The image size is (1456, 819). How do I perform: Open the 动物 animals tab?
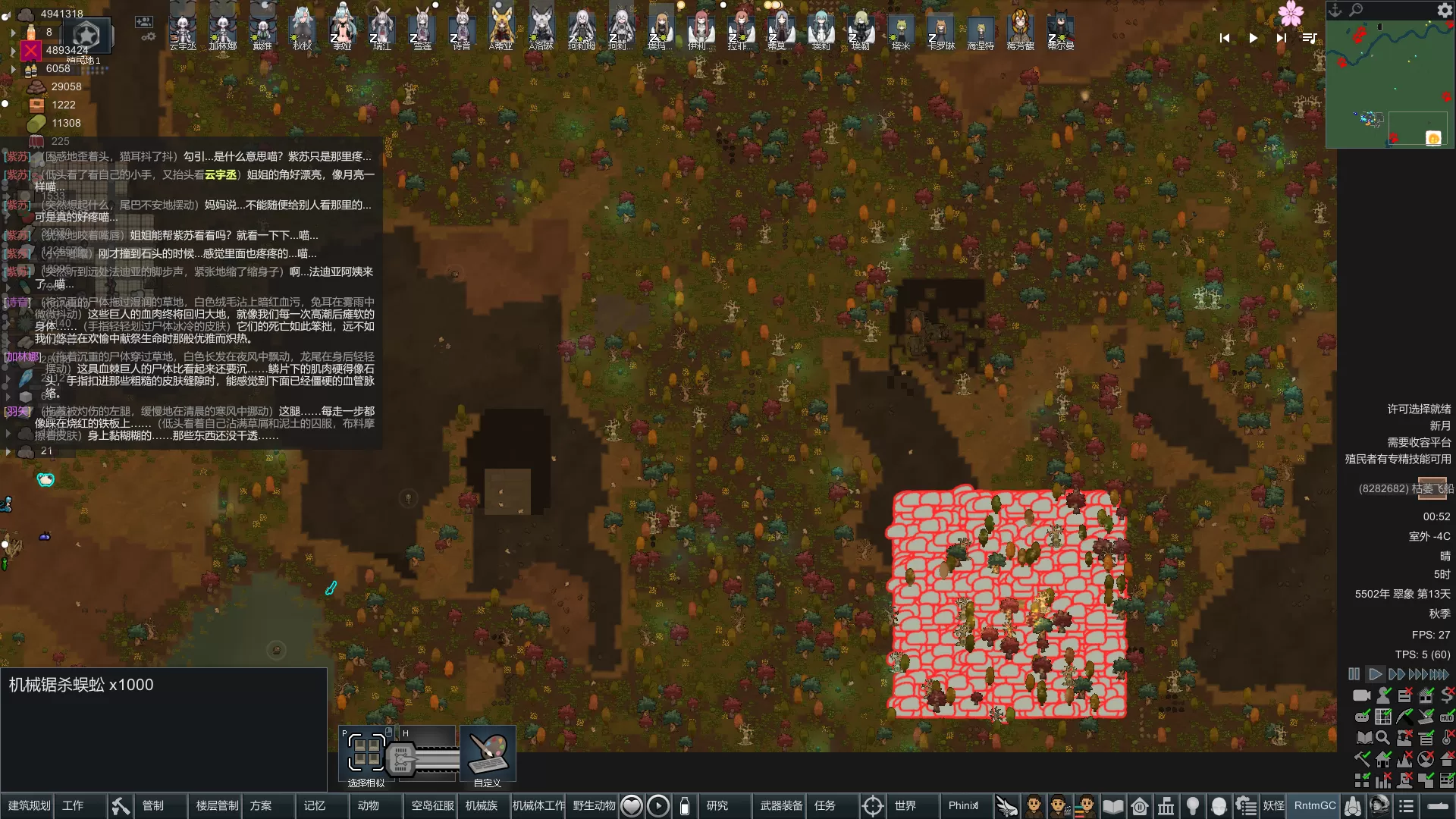[369, 805]
